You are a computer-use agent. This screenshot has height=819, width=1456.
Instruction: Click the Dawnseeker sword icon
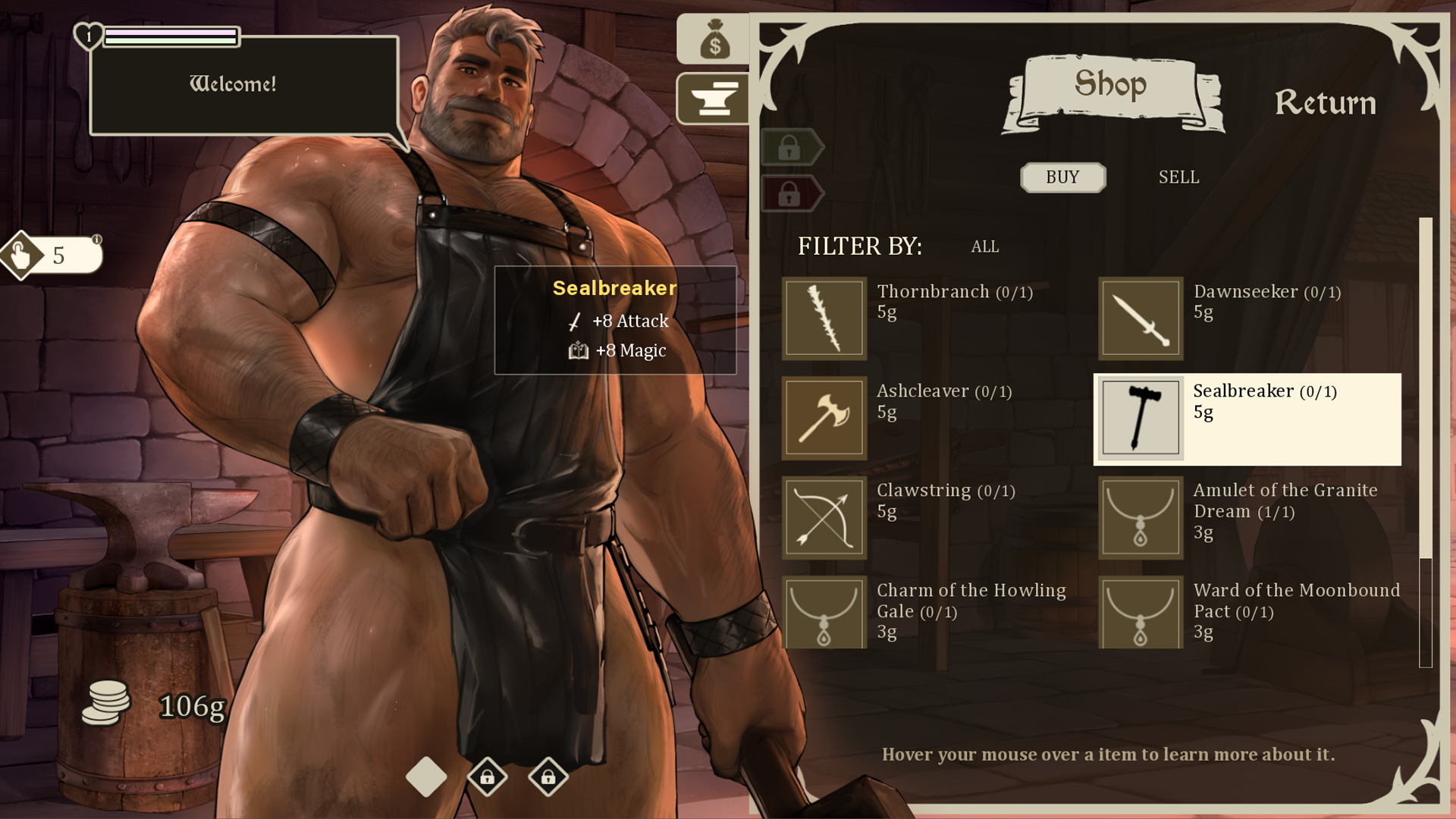coord(1141,317)
